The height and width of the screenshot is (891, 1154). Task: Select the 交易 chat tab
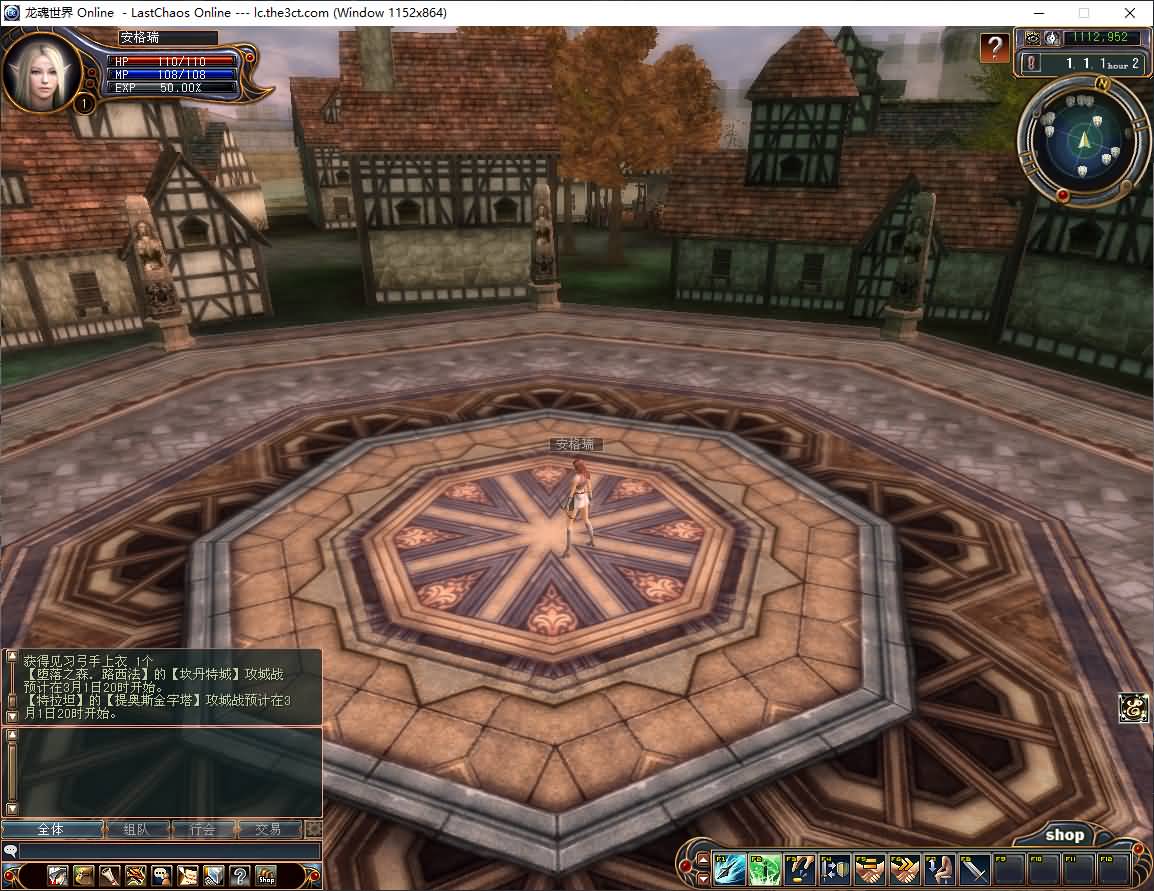tap(268, 830)
